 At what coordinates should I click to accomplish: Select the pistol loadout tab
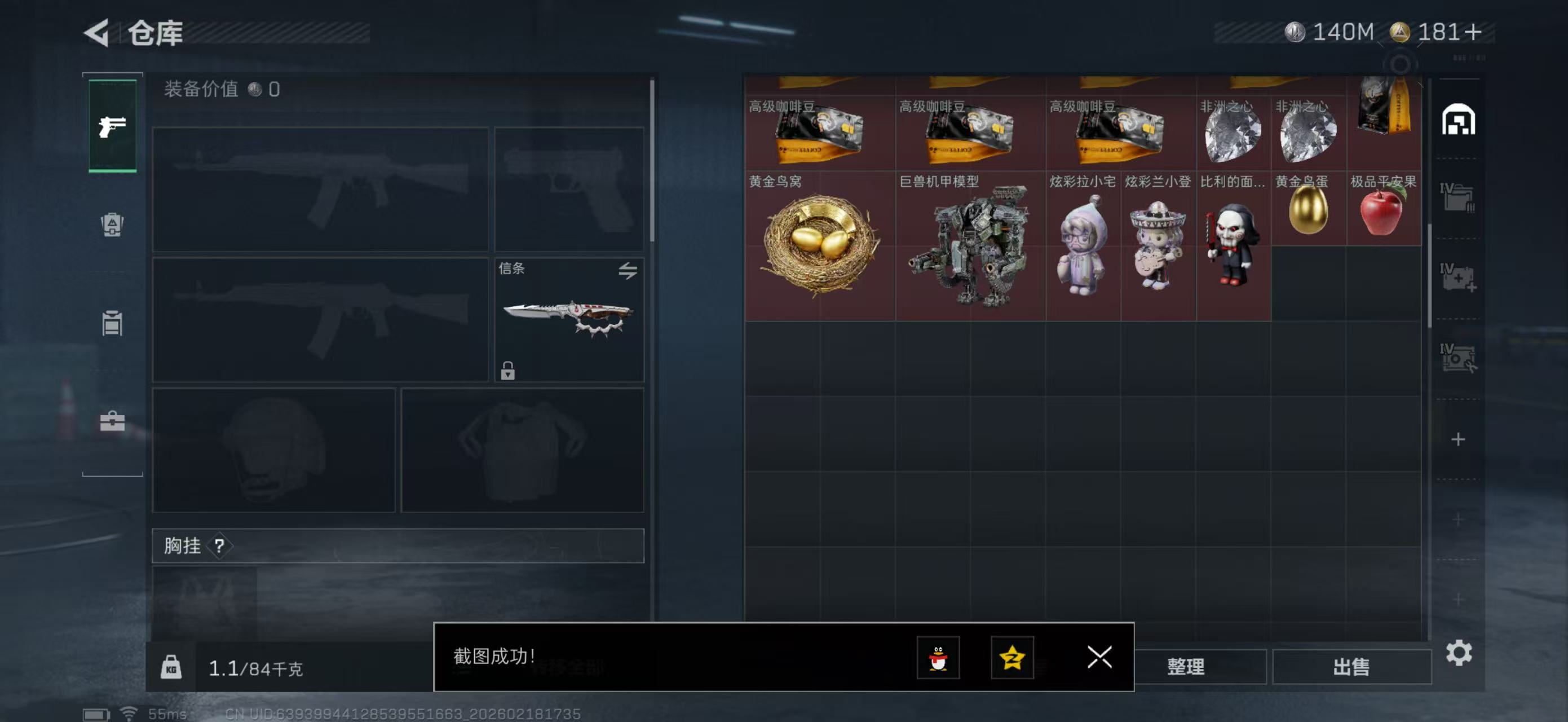point(113,126)
